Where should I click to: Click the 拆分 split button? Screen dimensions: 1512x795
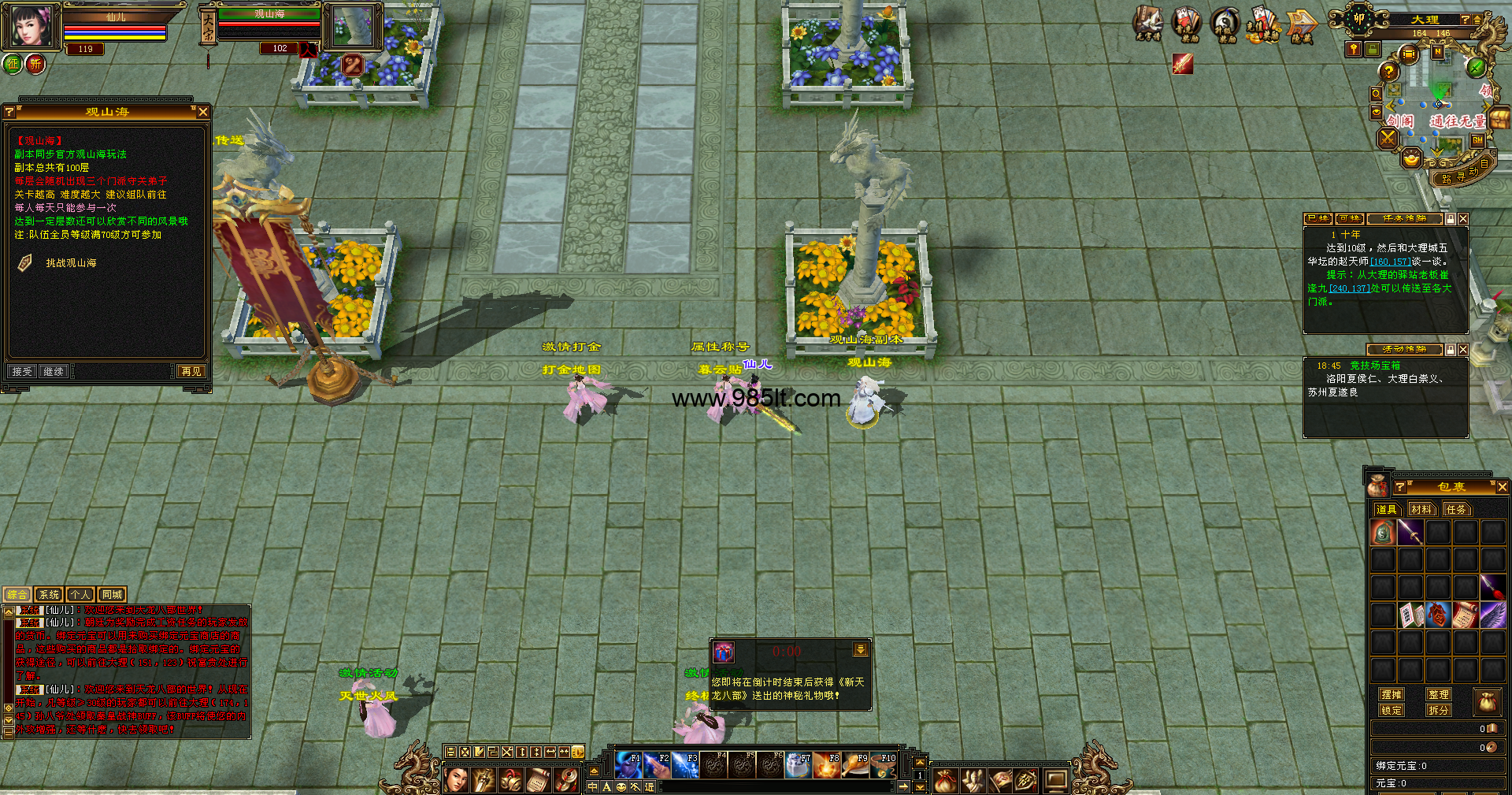click(1439, 710)
